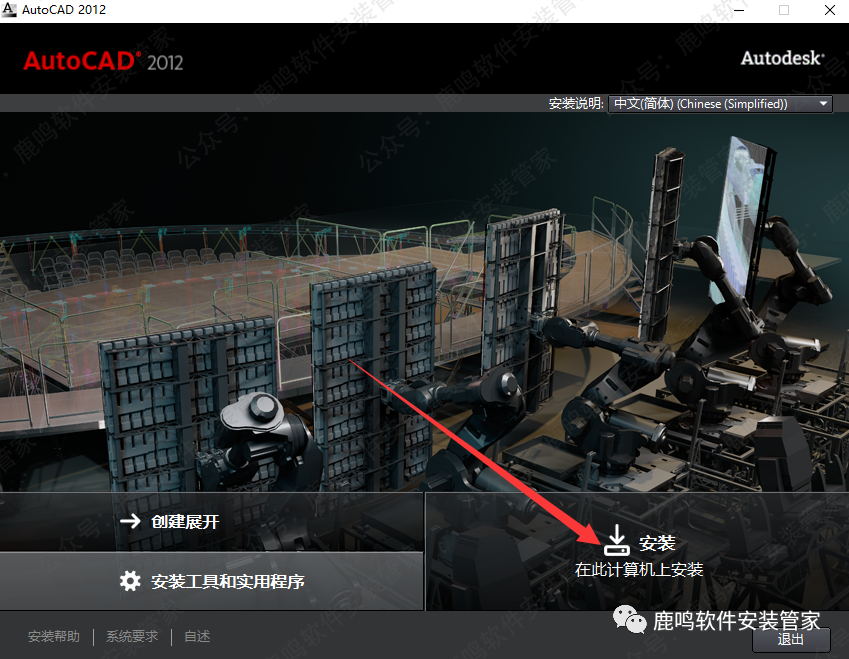
Task: Select 安装工具和实用程序 tools and utilities
Action: coord(211,581)
